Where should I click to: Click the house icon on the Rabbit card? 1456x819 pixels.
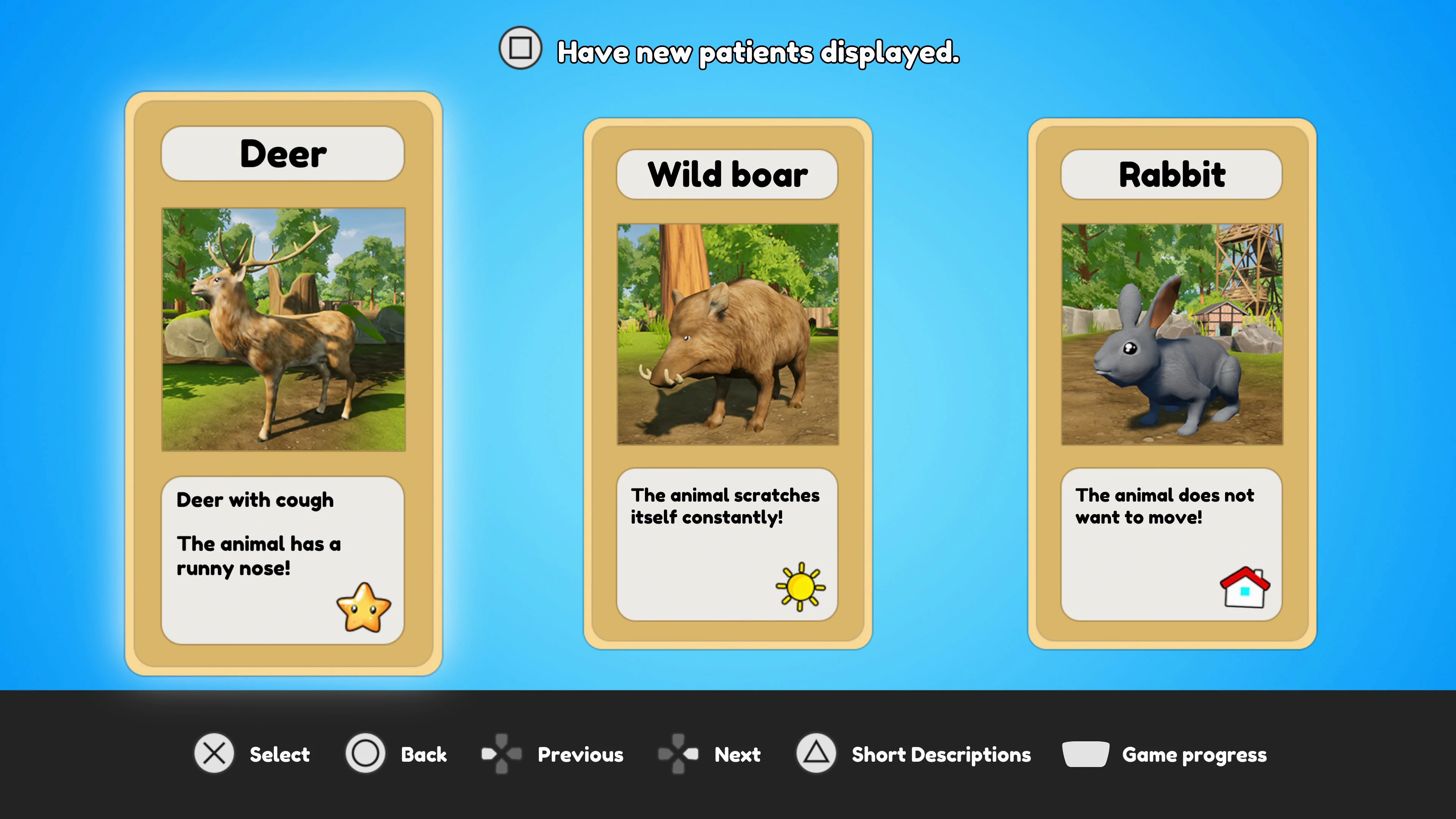[1245, 588]
